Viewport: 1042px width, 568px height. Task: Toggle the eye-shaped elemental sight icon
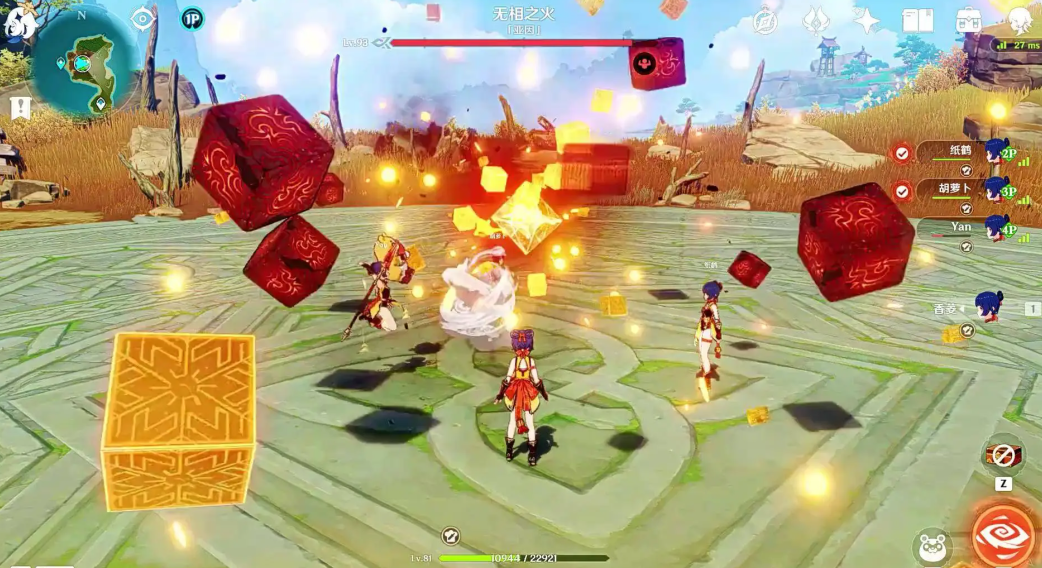[144, 19]
